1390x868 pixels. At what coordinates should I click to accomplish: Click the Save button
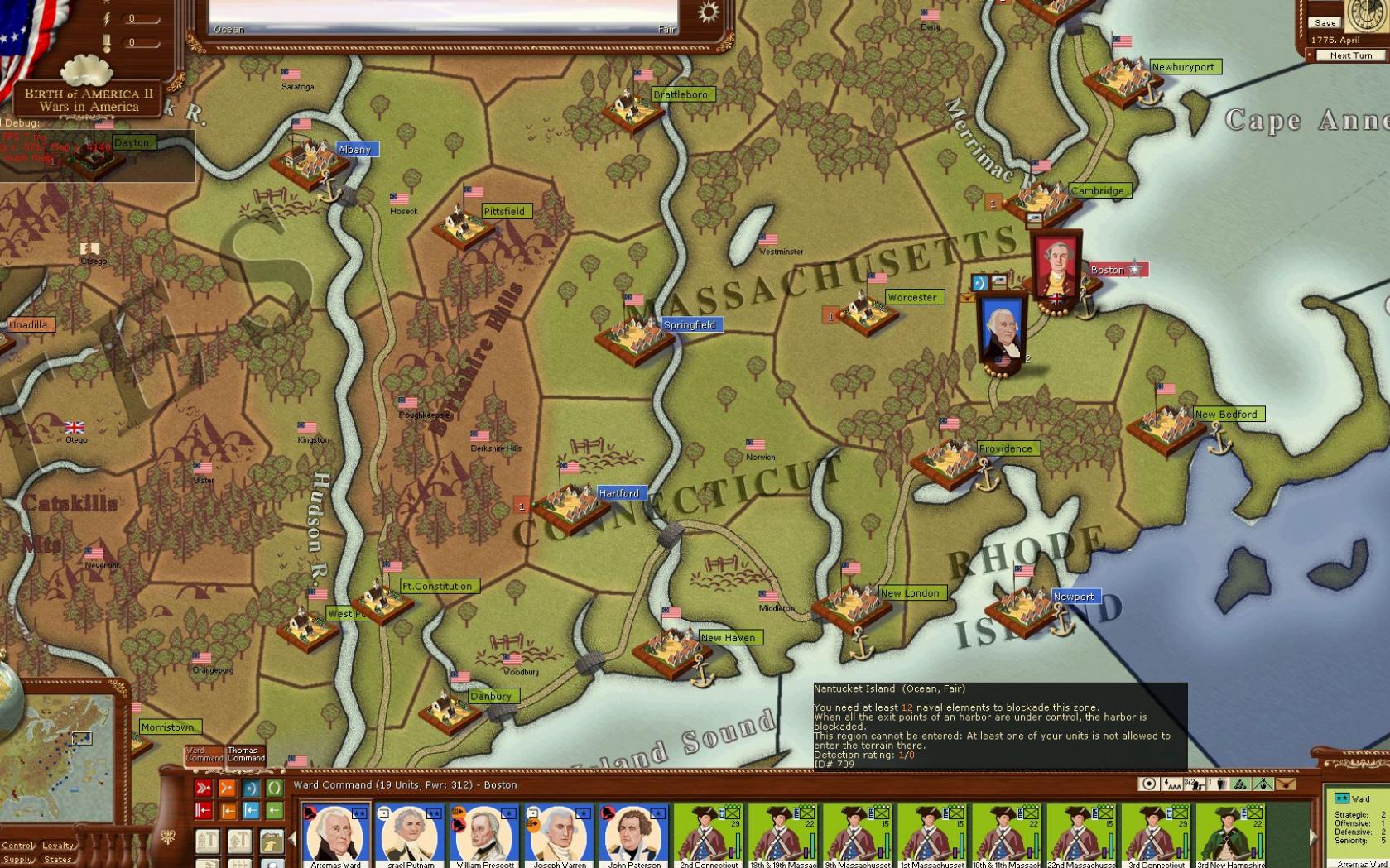point(1325,22)
